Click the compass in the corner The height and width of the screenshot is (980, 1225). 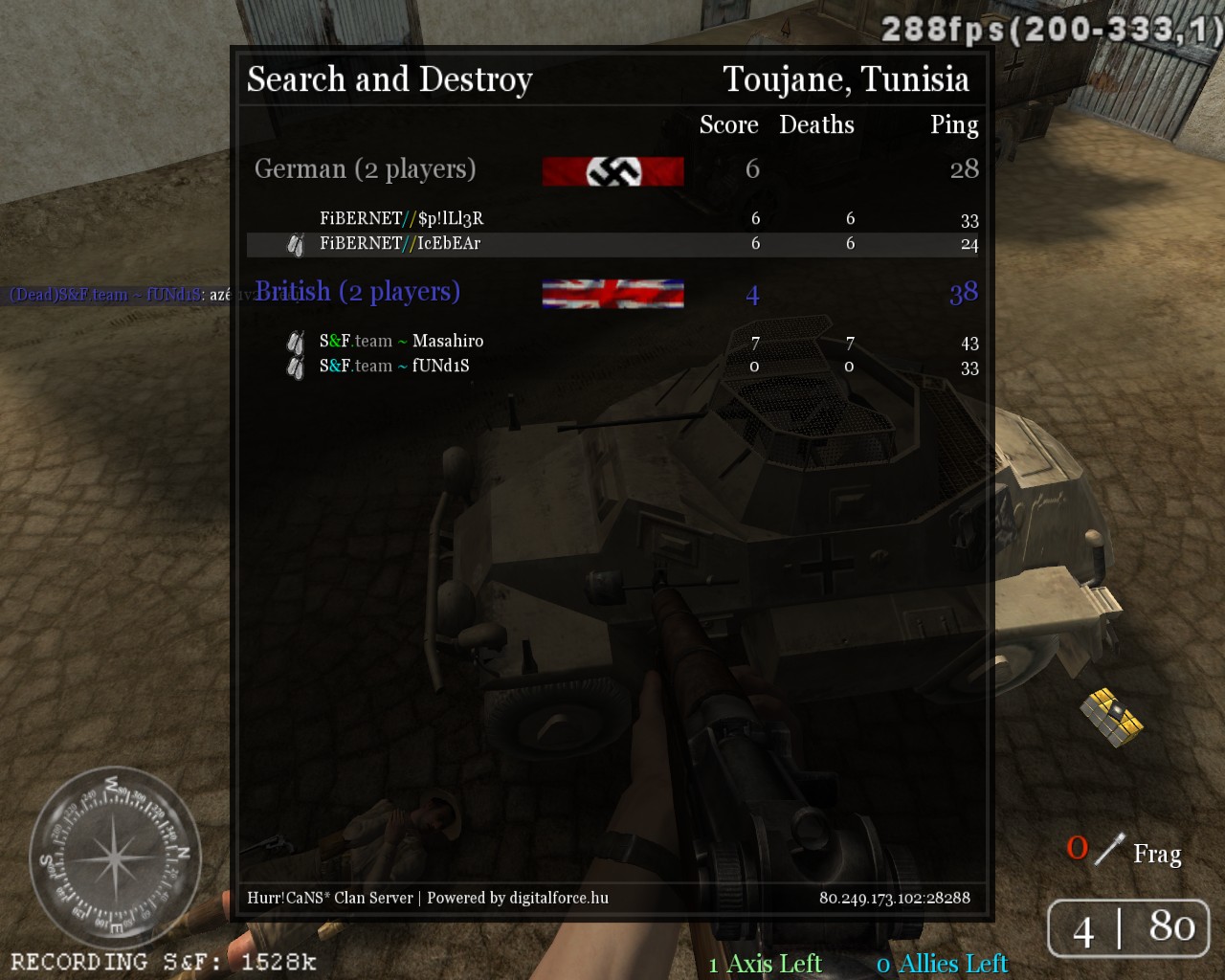114,857
